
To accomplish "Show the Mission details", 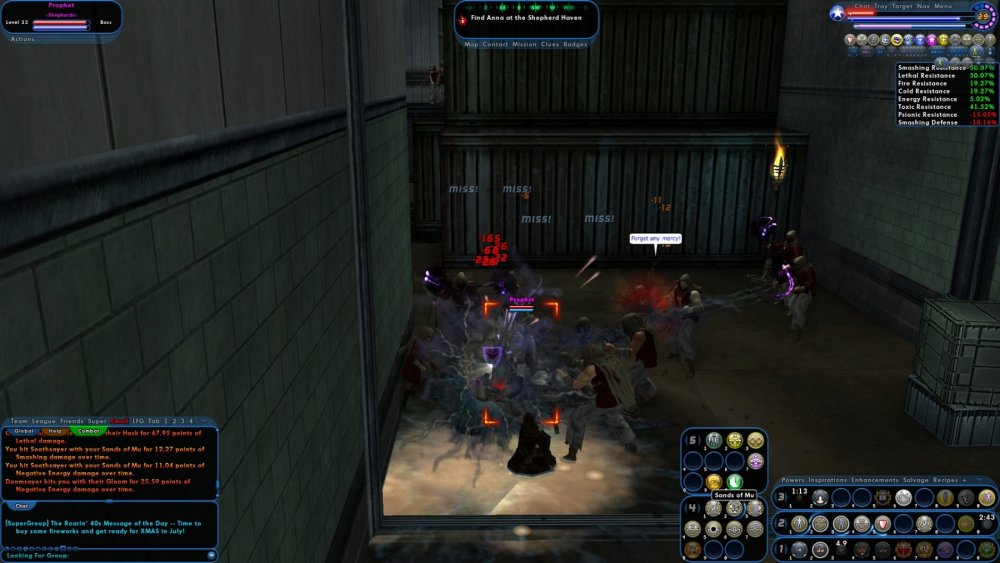I will (x=524, y=44).
